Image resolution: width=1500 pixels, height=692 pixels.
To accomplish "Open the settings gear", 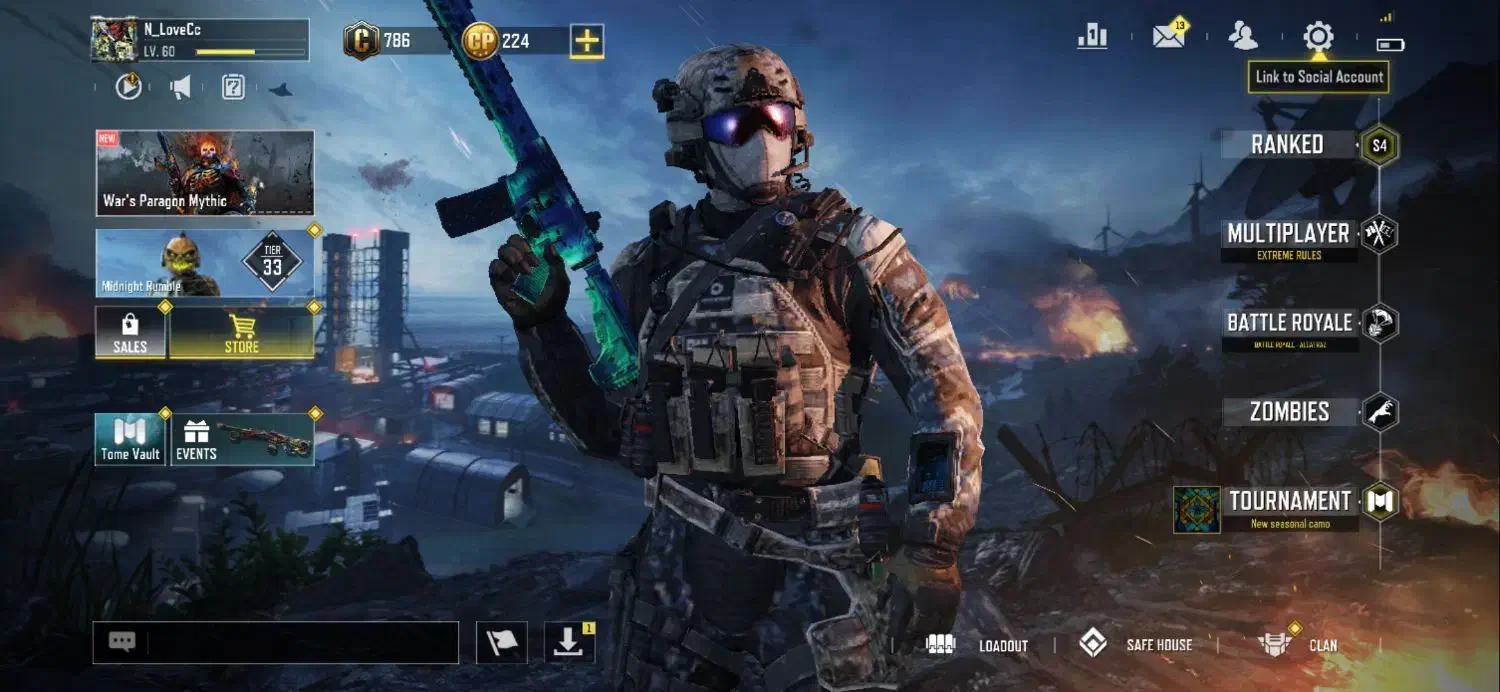I will pos(1318,38).
